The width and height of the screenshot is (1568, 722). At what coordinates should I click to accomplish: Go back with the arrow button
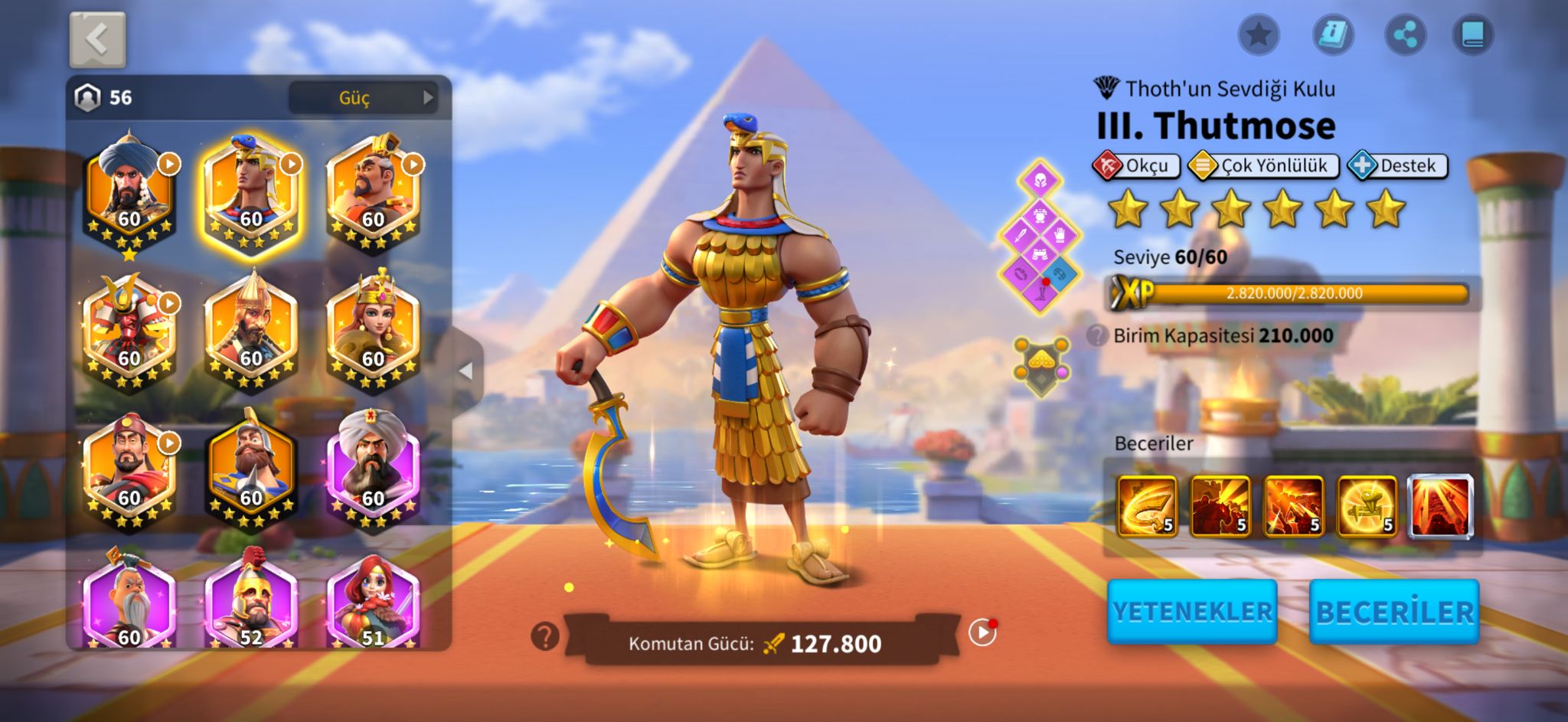[x=97, y=39]
